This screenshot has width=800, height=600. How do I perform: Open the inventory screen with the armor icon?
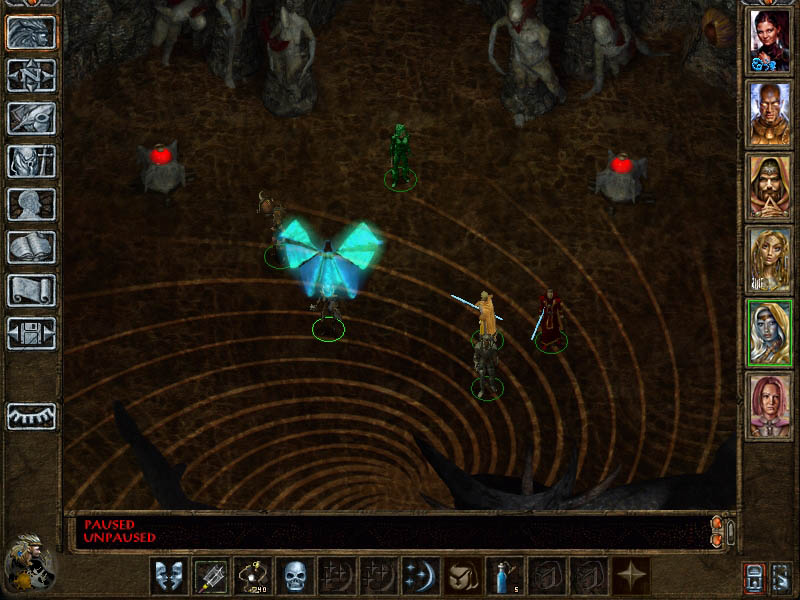(x=31, y=161)
